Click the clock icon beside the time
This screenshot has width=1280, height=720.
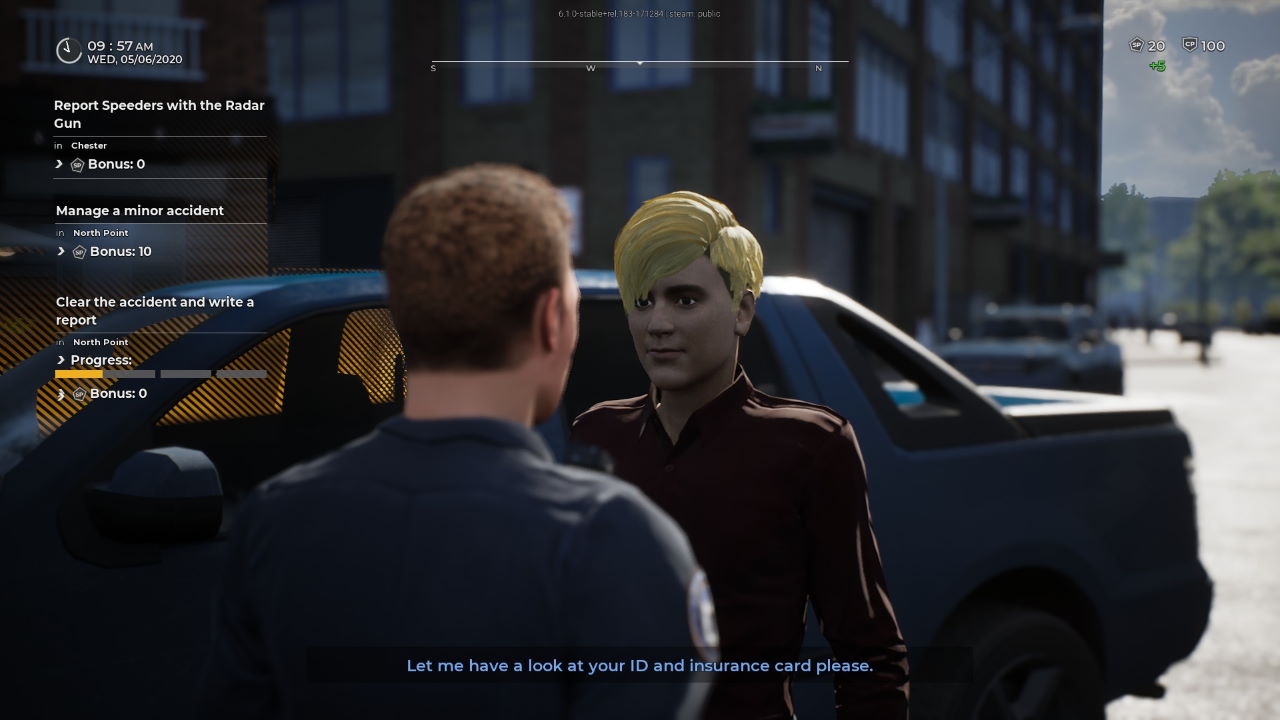click(68, 50)
